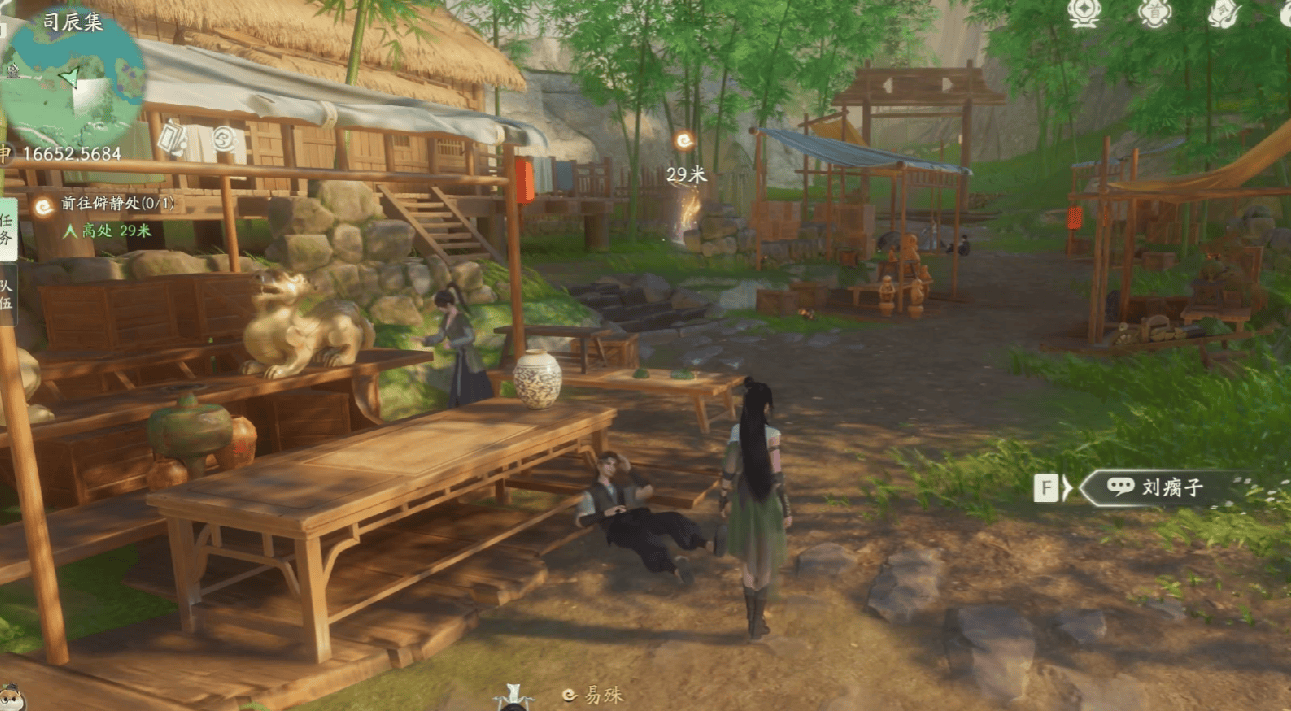Open the 首 badge icon at top right
Viewport: 1291px width, 711px height.
1155,11
